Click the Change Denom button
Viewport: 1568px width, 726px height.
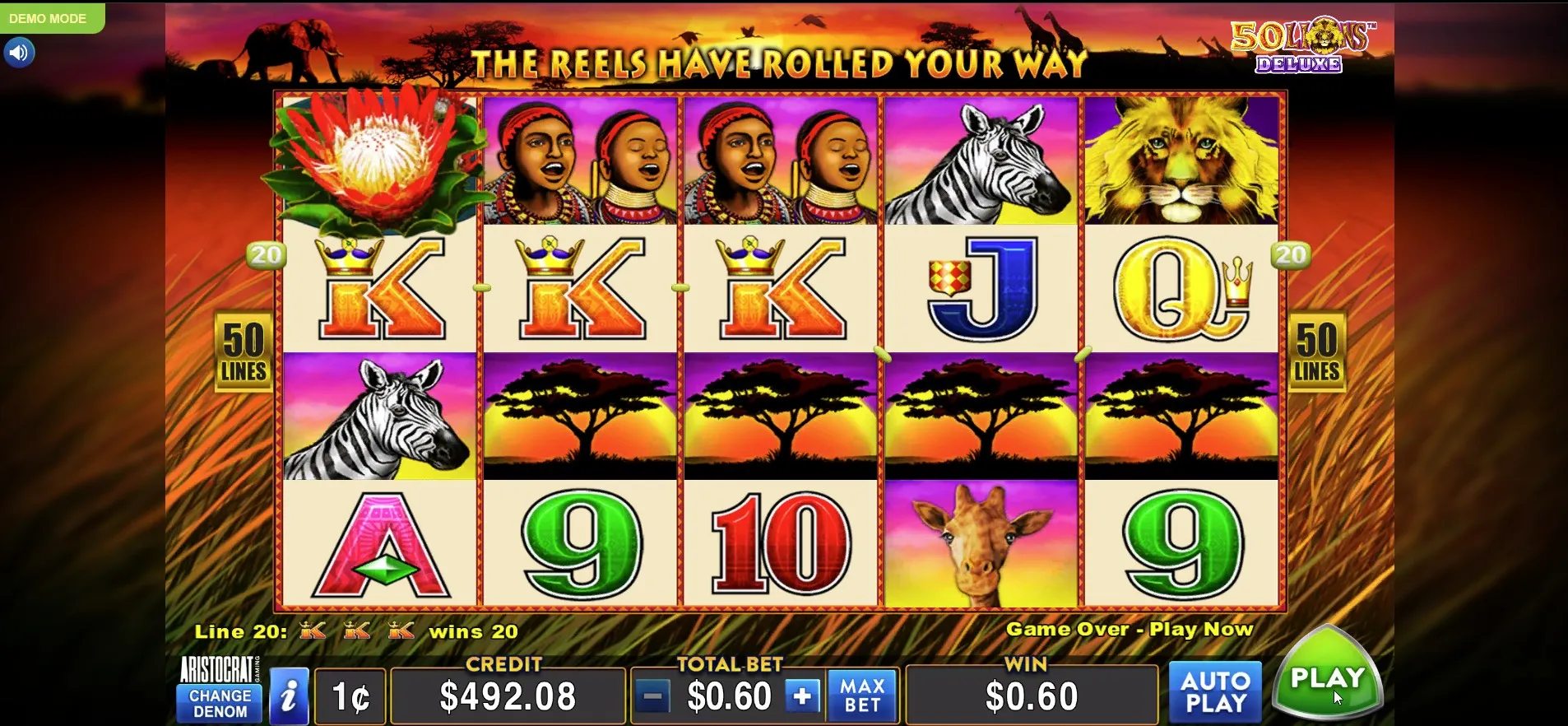pyautogui.click(x=220, y=703)
